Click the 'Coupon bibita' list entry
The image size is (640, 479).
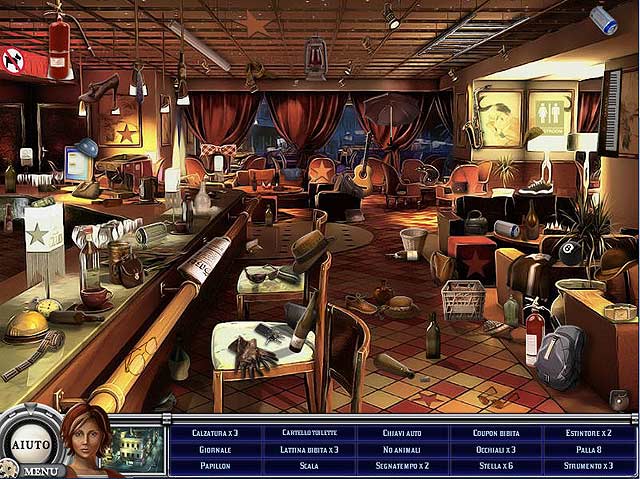pos(497,433)
